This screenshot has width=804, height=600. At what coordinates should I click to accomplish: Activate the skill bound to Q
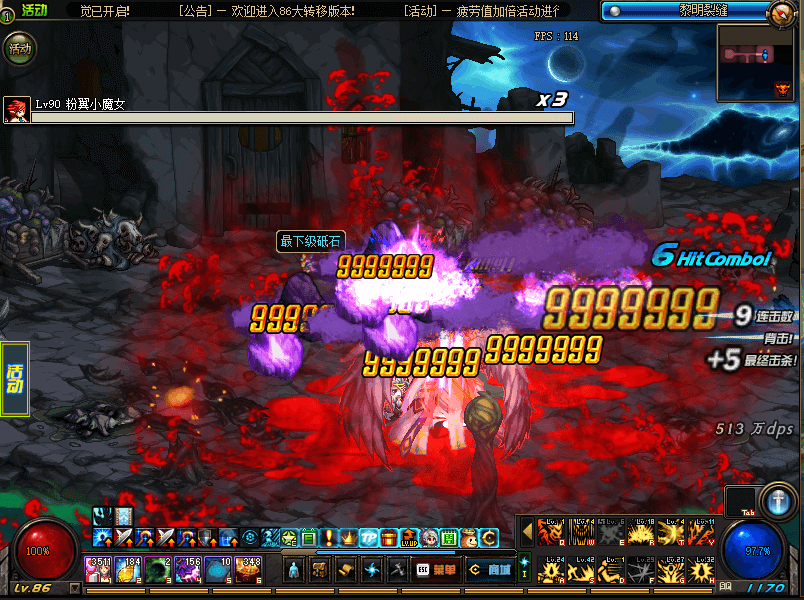pyautogui.click(x=551, y=531)
